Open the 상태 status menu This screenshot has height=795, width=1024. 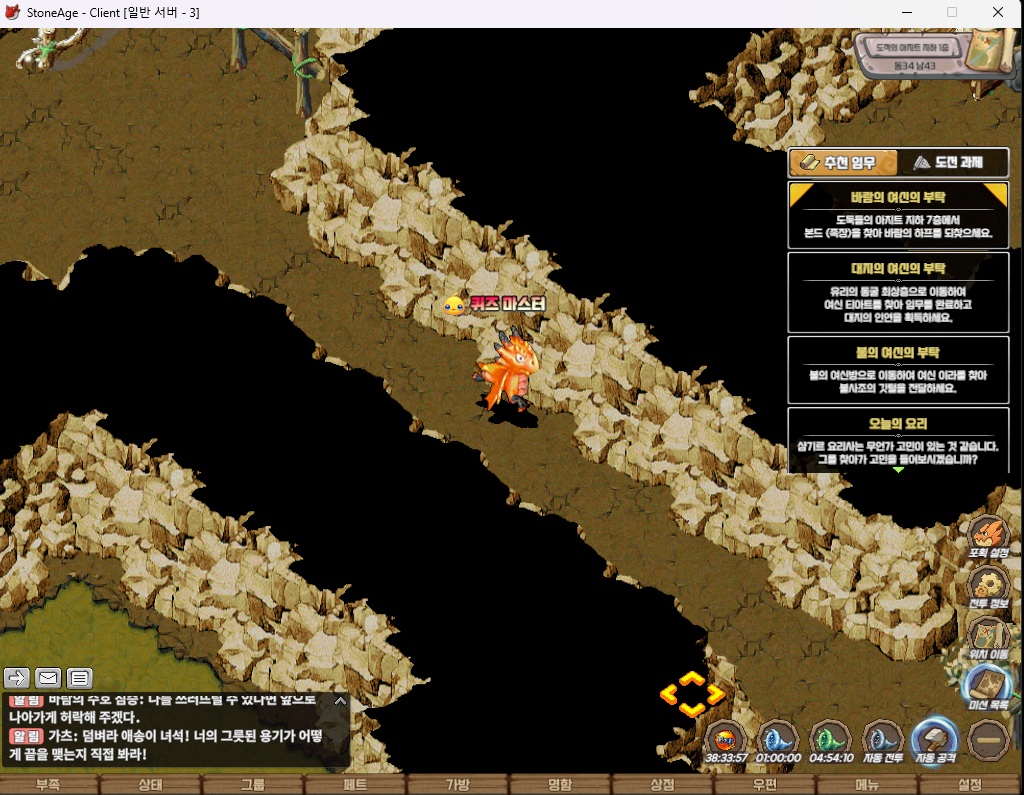151,785
